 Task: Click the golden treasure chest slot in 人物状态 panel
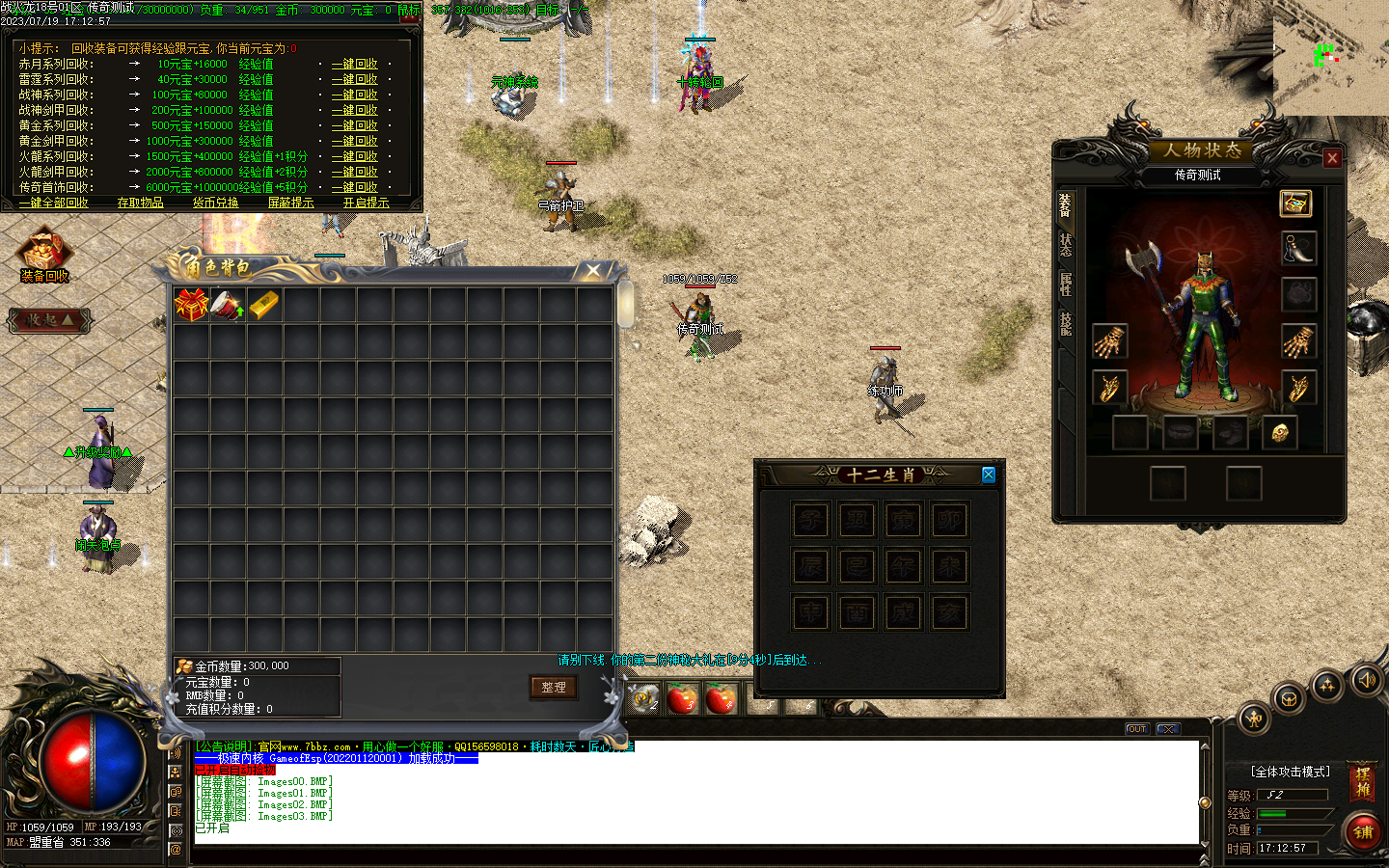point(1295,203)
